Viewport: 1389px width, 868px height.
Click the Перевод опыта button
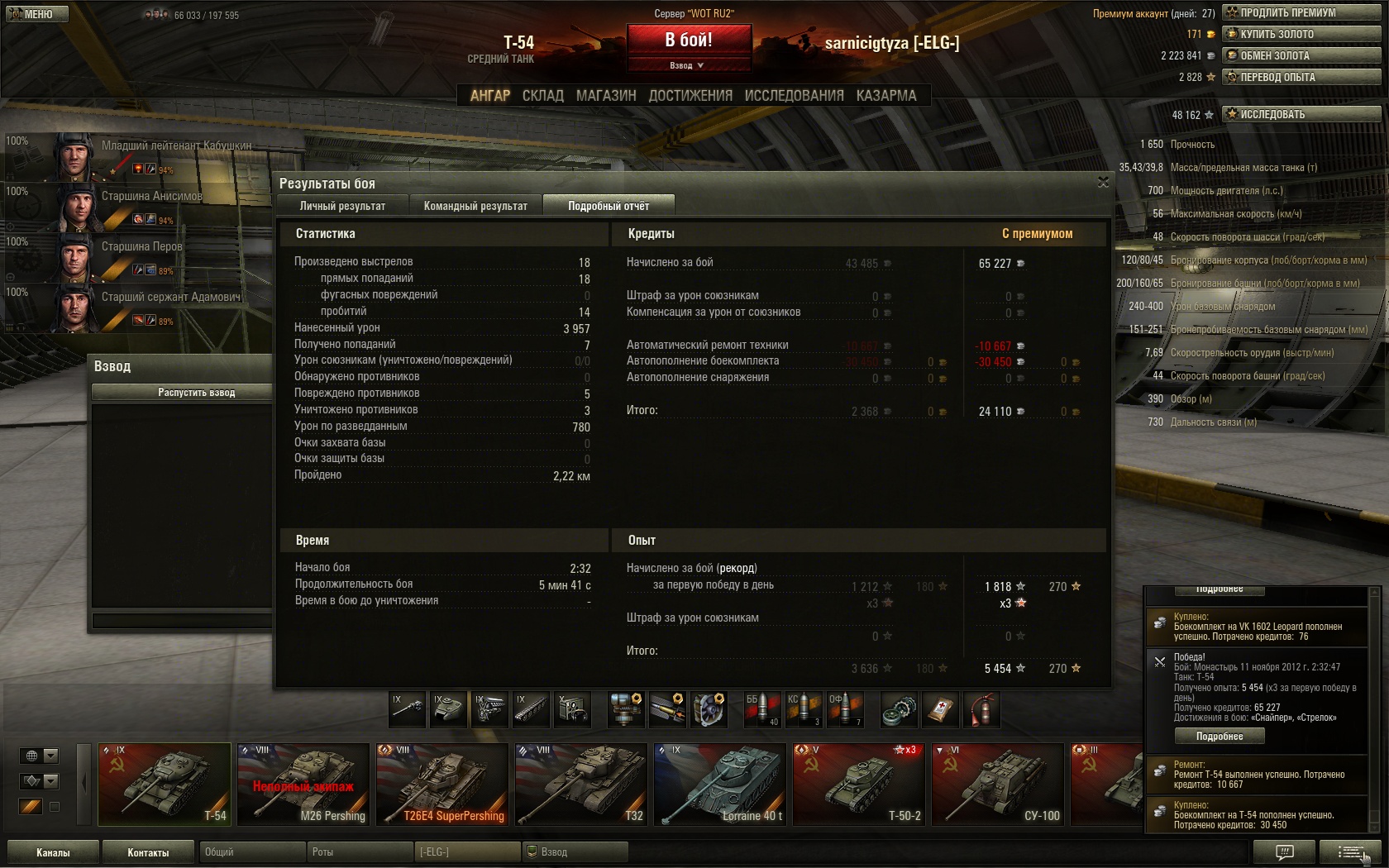click(x=1301, y=77)
